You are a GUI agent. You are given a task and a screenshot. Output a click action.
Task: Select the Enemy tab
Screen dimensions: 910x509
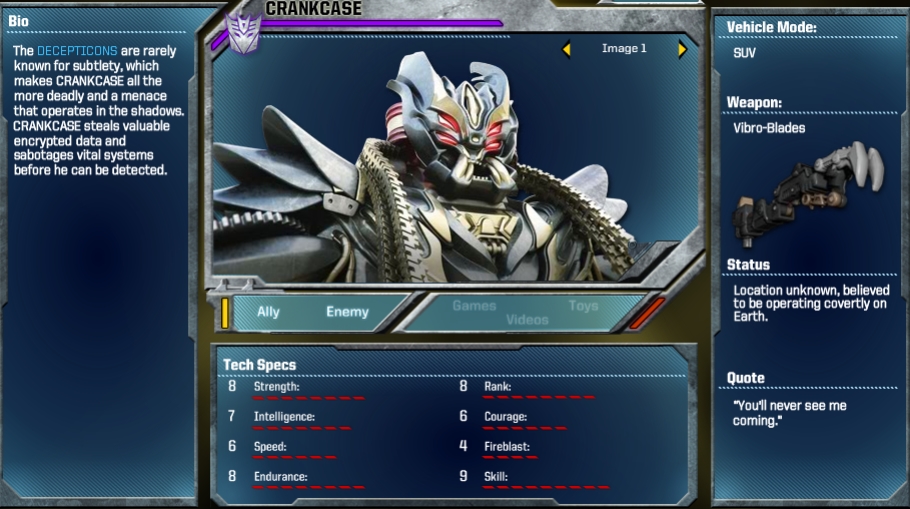[x=347, y=312]
